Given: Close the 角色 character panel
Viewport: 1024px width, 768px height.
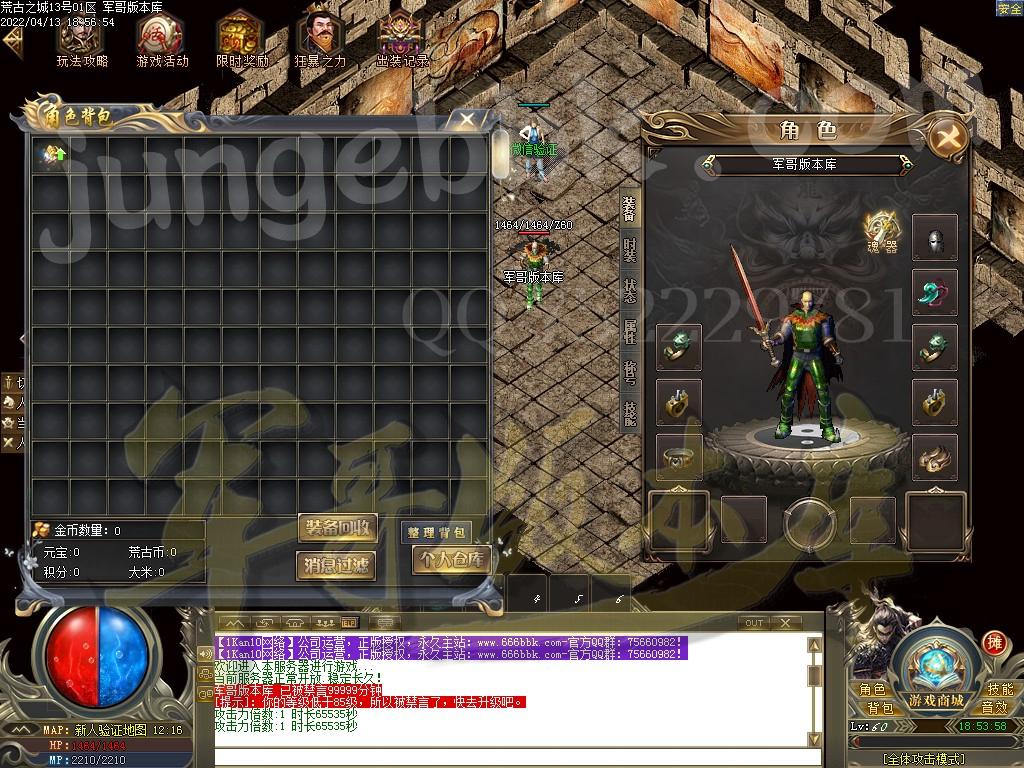Looking at the screenshot, I should coord(946,137).
